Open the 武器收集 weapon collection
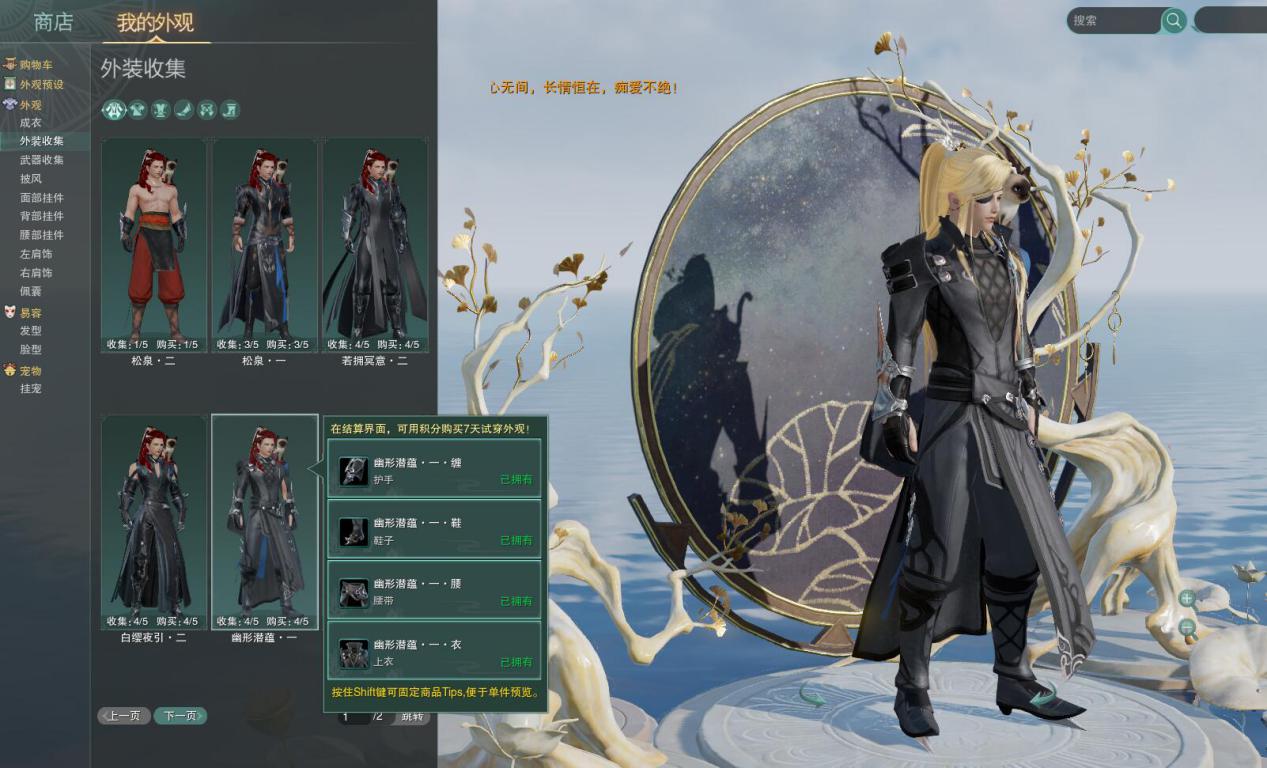The height and width of the screenshot is (768, 1267). pos(42,160)
